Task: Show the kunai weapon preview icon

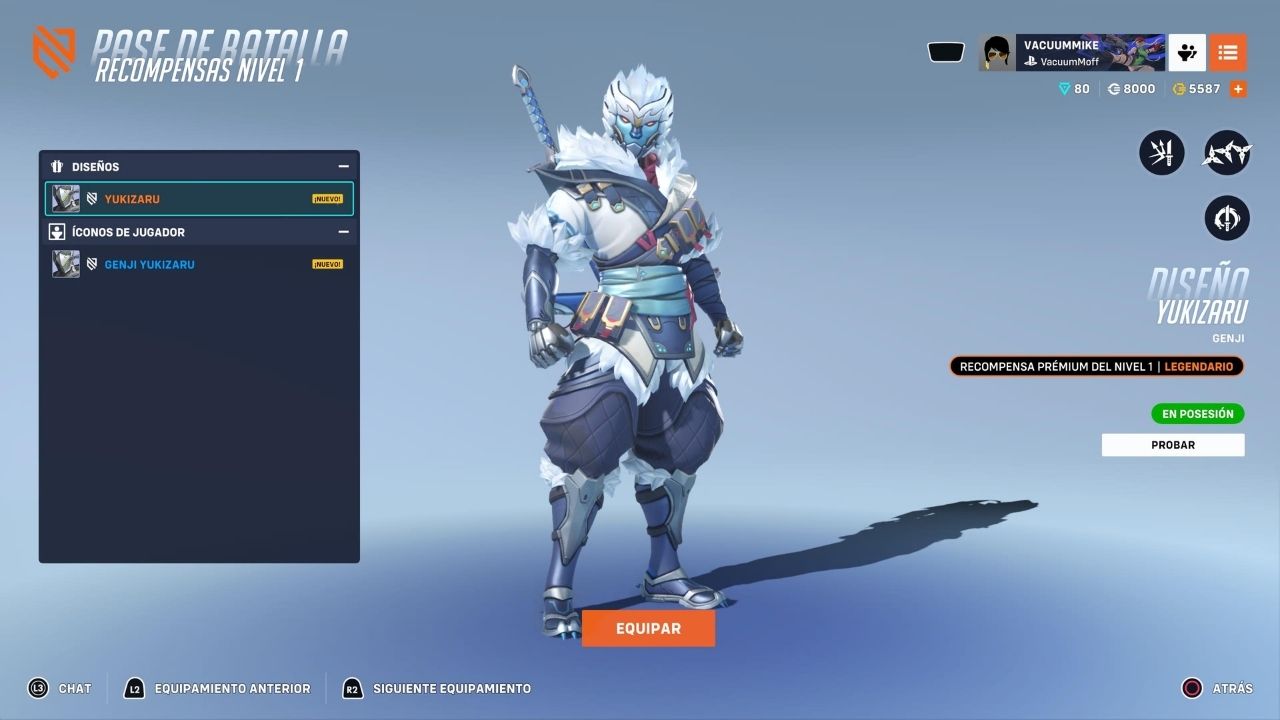Action: [1162, 154]
